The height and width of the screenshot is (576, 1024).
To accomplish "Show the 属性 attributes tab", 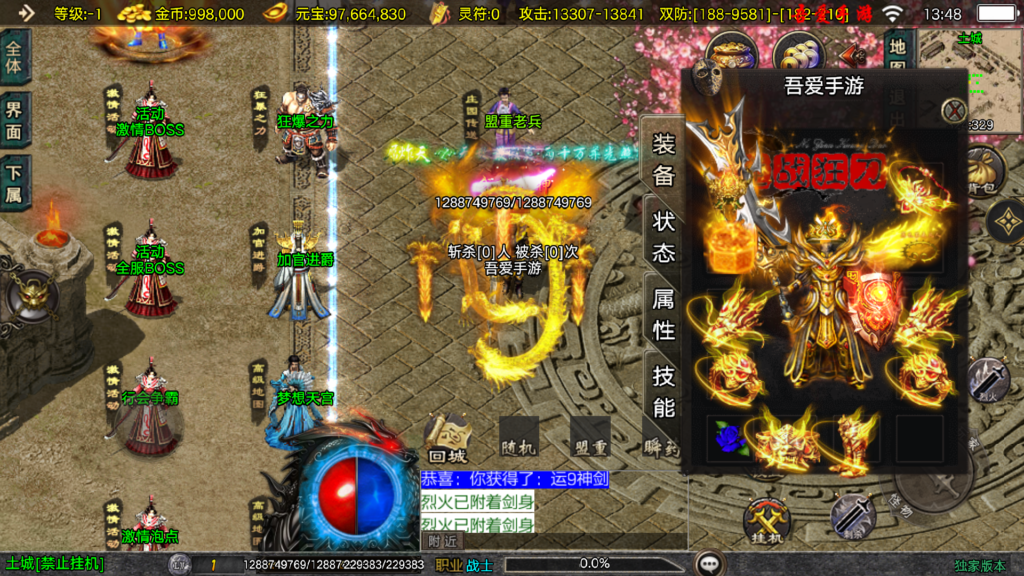I will coord(664,313).
